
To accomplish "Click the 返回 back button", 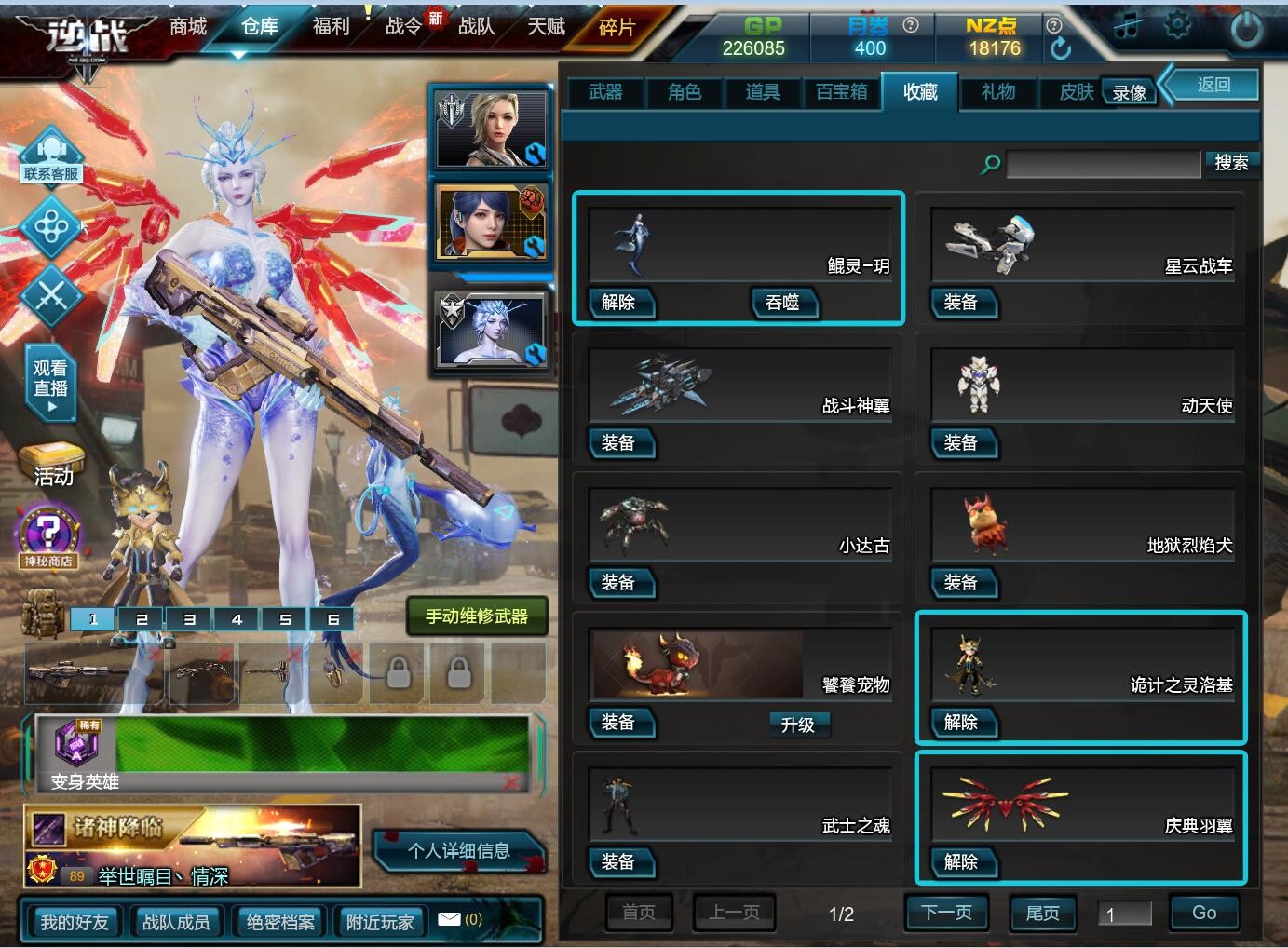I will click(x=1213, y=85).
